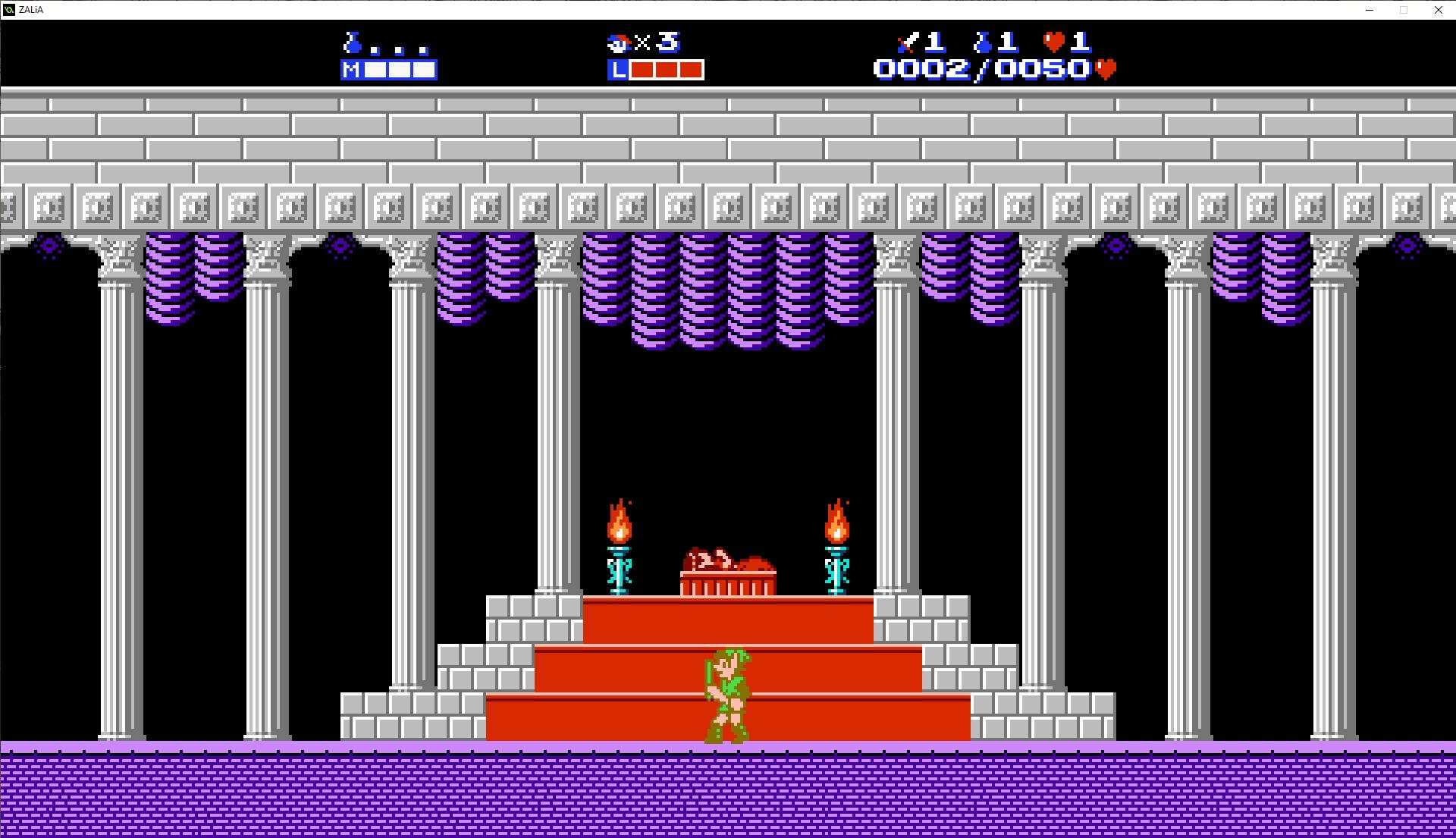This screenshot has height=838, width=1456.
Task: Click the red heart container icon showing 1
Action: [1055, 43]
